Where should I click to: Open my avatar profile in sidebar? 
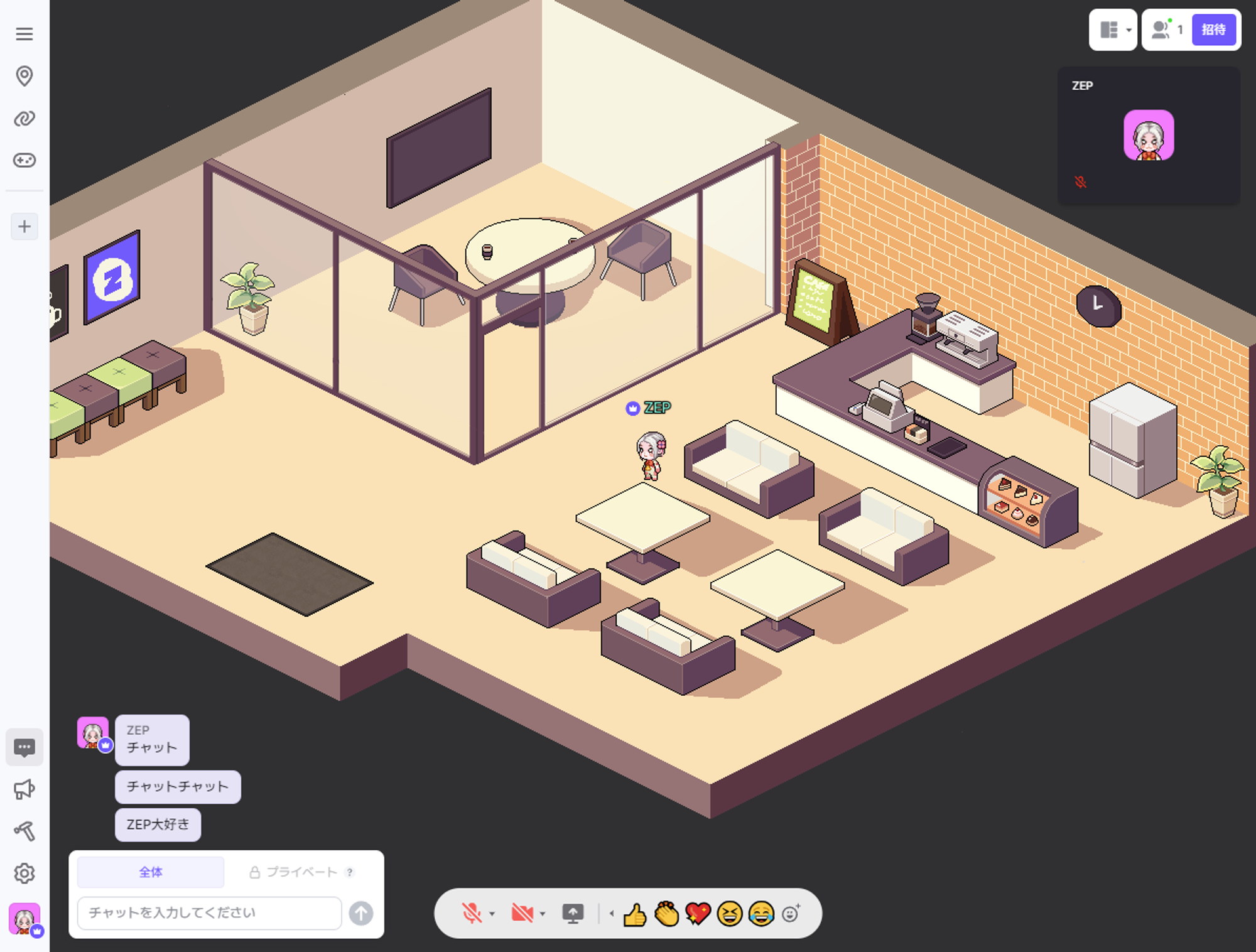click(24, 919)
